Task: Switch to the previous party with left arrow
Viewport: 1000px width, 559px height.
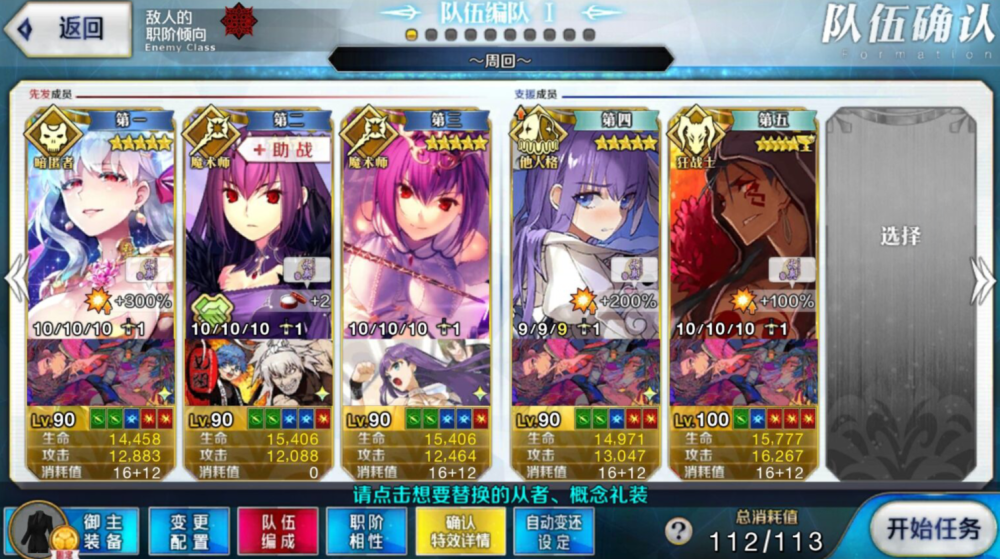Action: coord(15,279)
